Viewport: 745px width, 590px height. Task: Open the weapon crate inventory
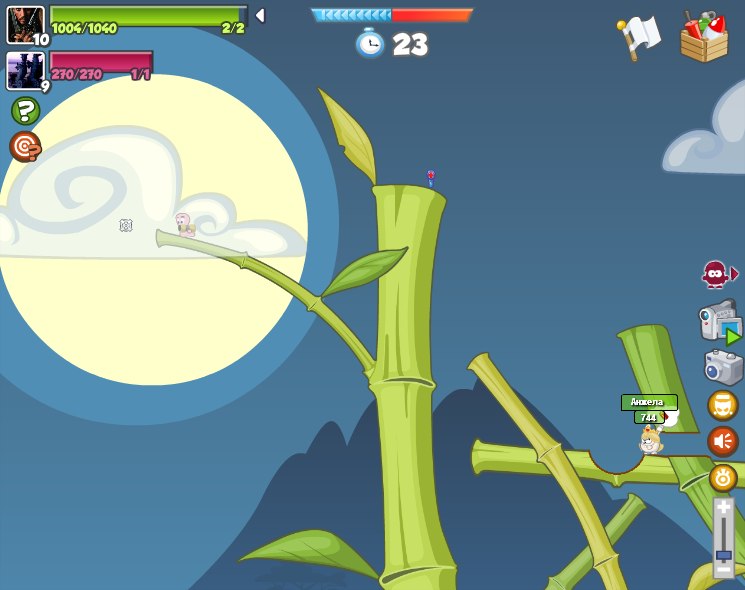pyautogui.click(x=704, y=38)
